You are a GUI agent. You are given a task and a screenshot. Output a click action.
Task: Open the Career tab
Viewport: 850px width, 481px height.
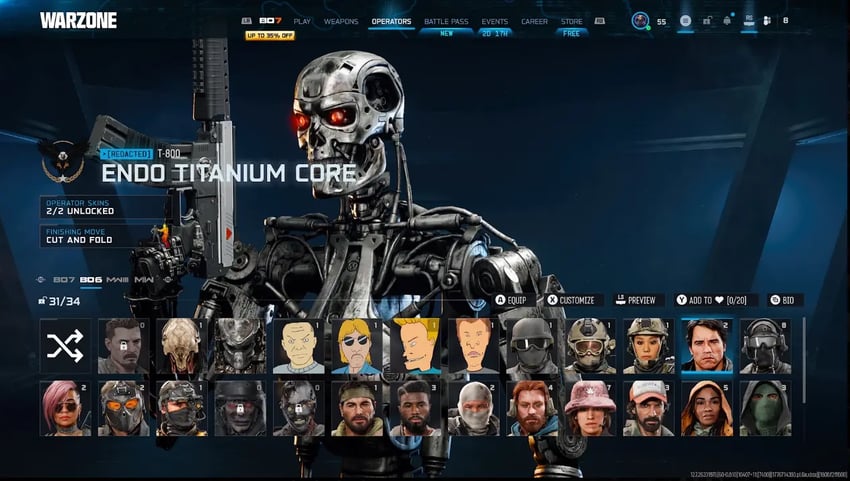point(534,21)
